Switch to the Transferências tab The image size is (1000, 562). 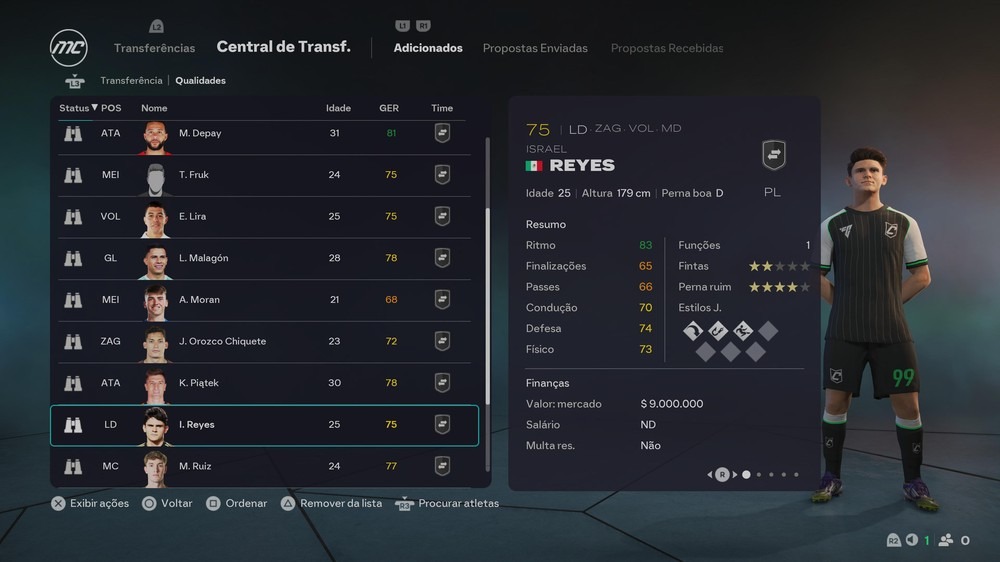pyautogui.click(x=154, y=48)
